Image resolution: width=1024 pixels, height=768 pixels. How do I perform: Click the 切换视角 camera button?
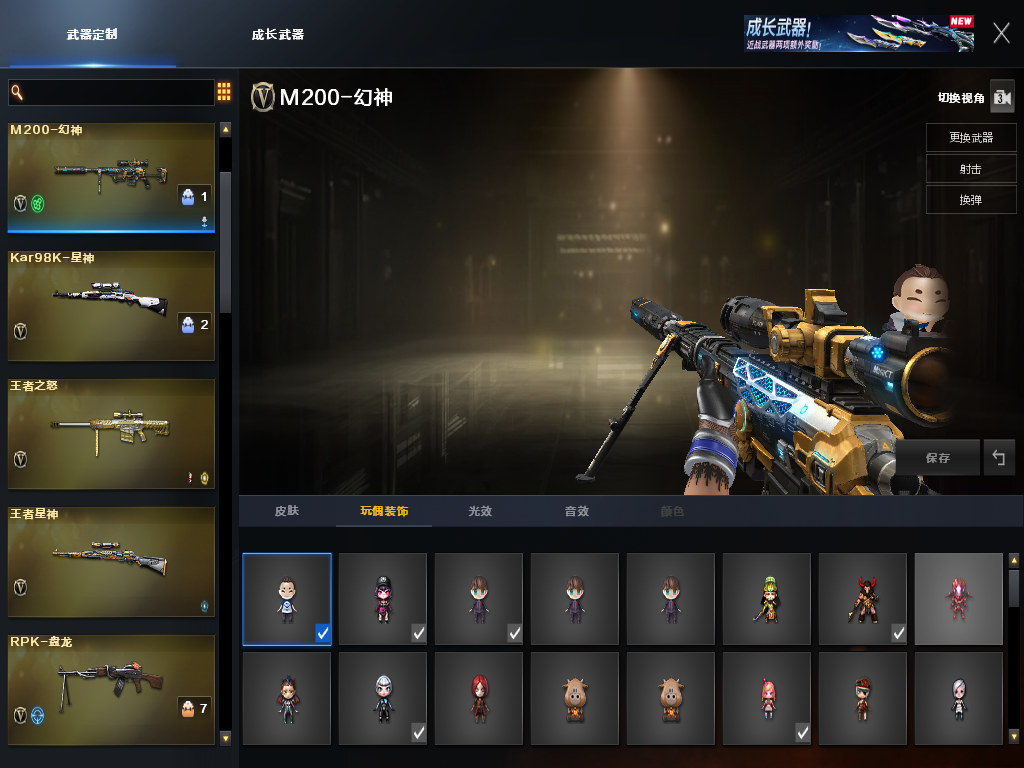point(1002,97)
